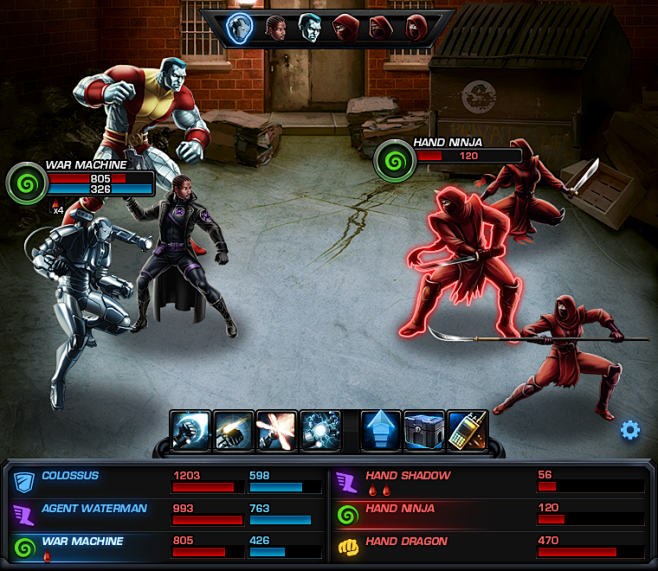Select the handheld radio call icon
658x571 pixels.
click(466, 430)
